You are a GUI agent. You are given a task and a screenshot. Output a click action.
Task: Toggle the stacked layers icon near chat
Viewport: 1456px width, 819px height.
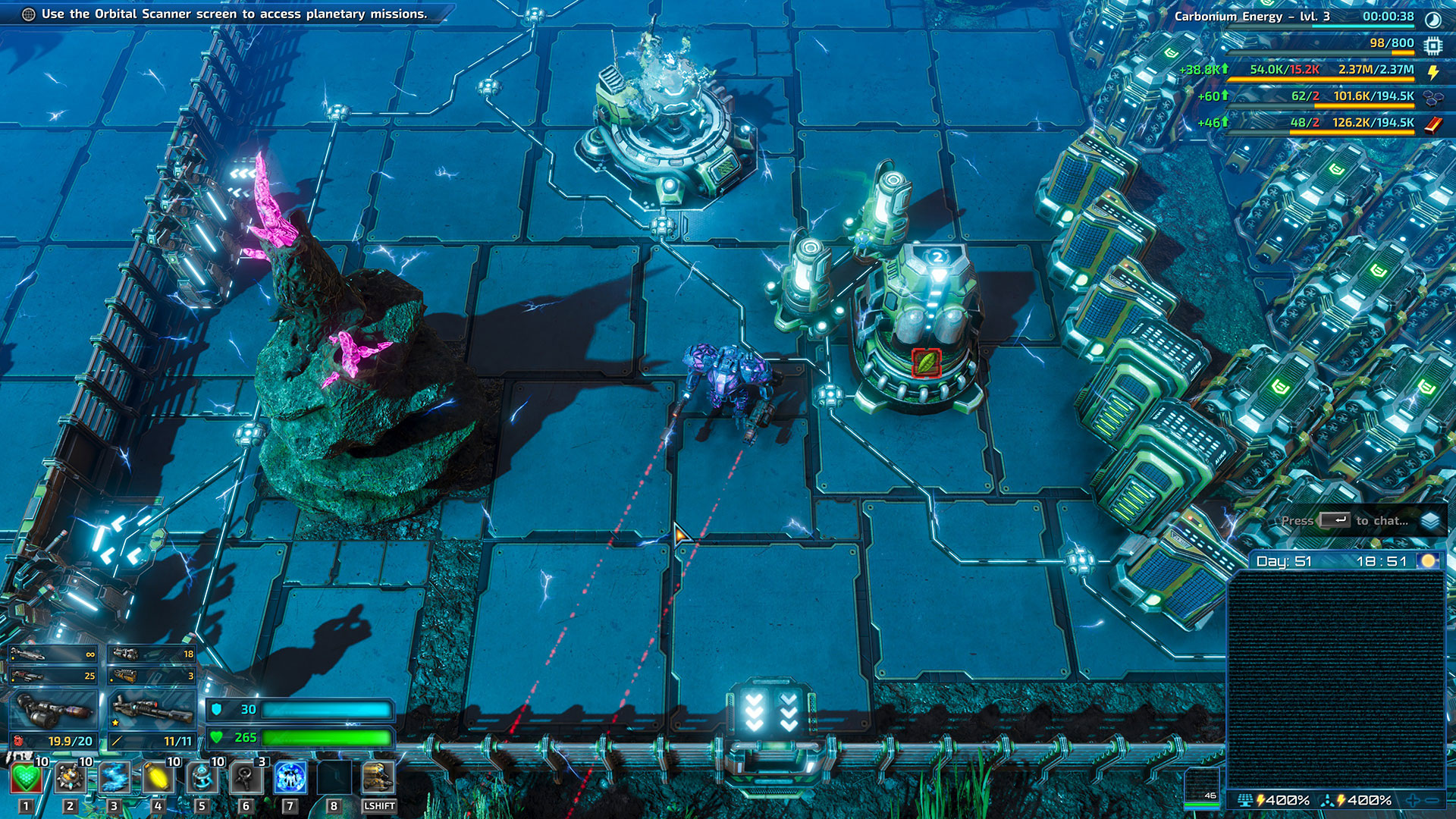point(1430,521)
